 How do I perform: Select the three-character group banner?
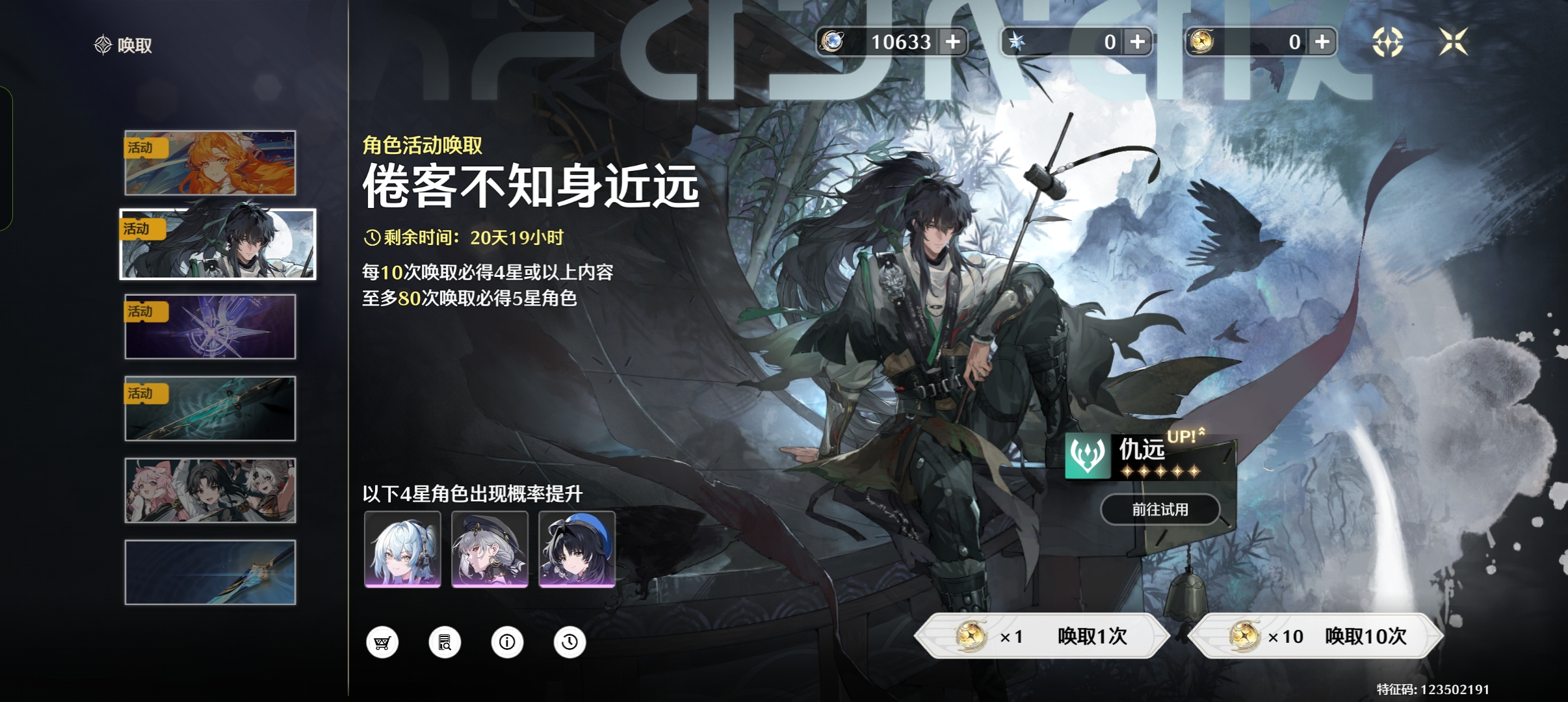coord(210,490)
